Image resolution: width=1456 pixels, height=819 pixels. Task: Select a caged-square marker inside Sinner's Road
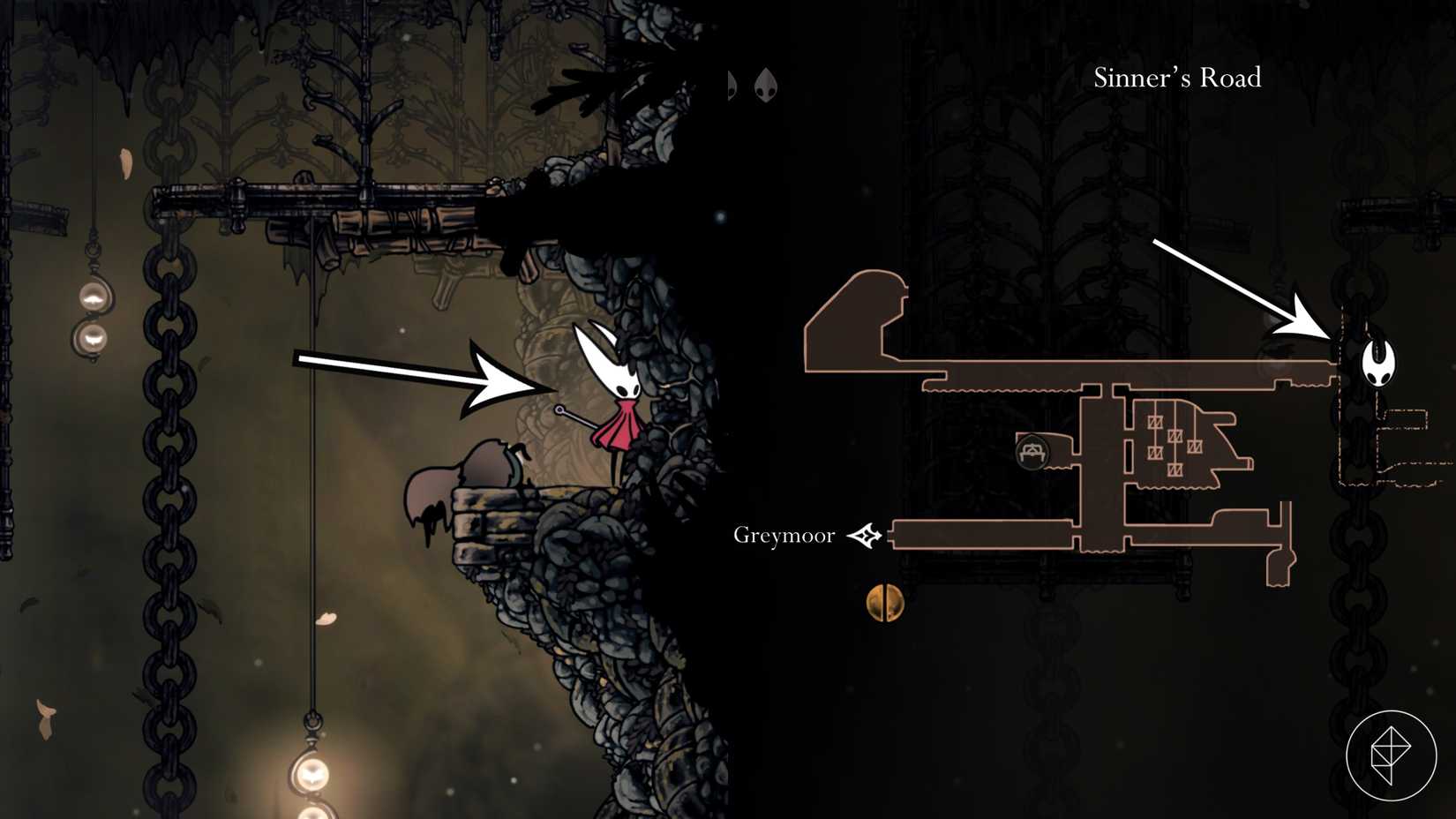pyautogui.click(x=1175, y=436)
